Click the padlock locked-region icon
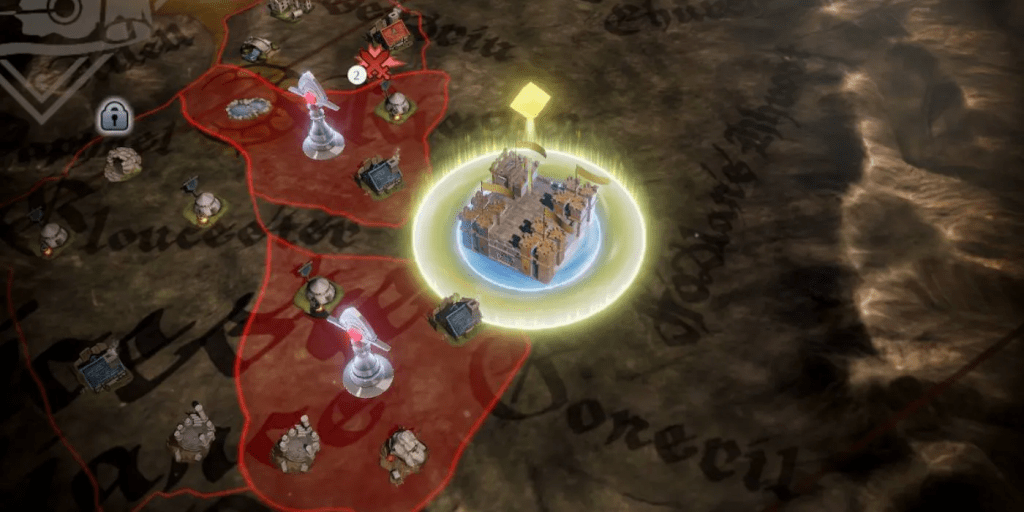 [115, 118]
